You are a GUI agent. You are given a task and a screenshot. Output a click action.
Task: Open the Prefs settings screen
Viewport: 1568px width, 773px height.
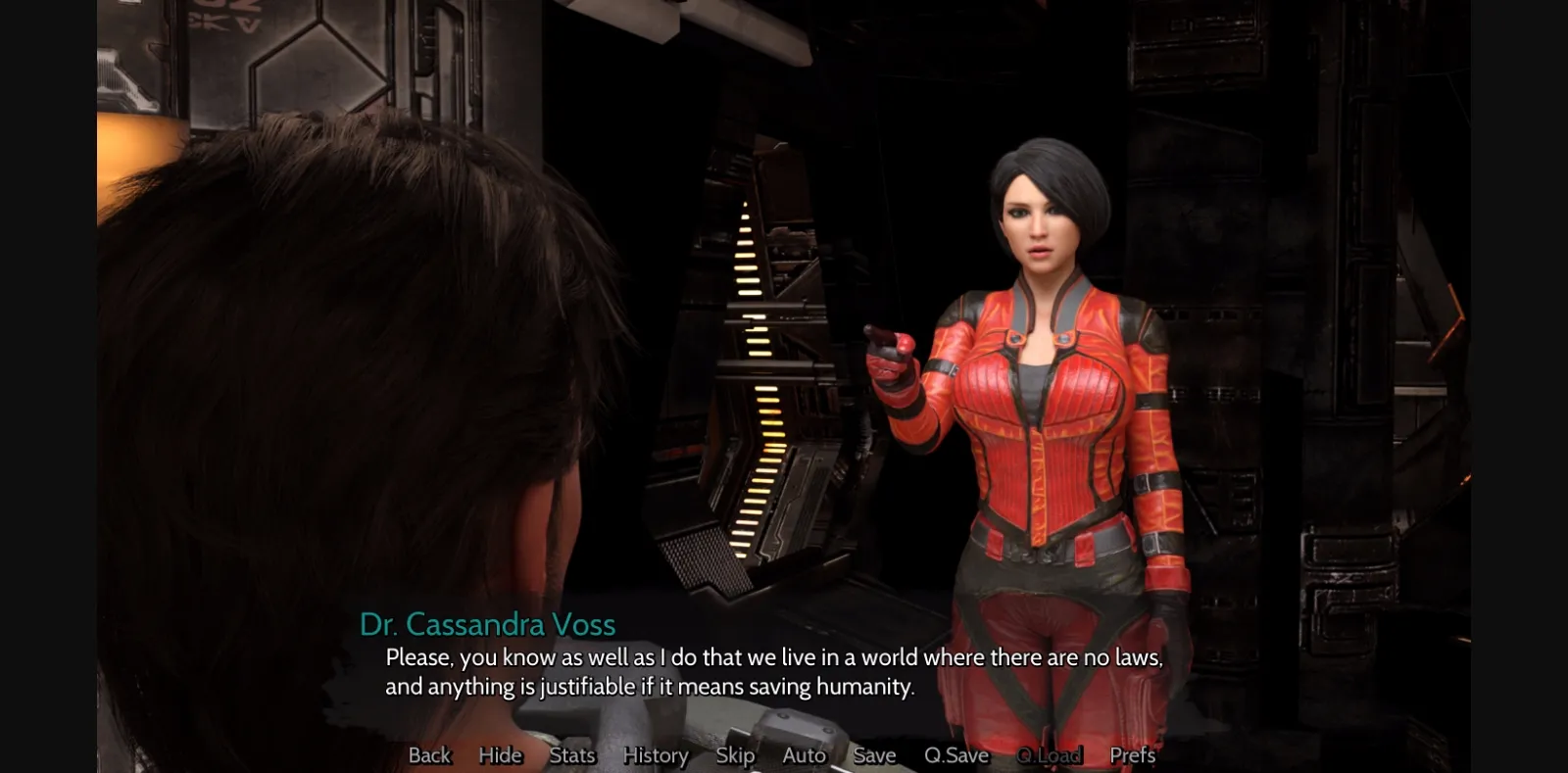point(1131,755)
